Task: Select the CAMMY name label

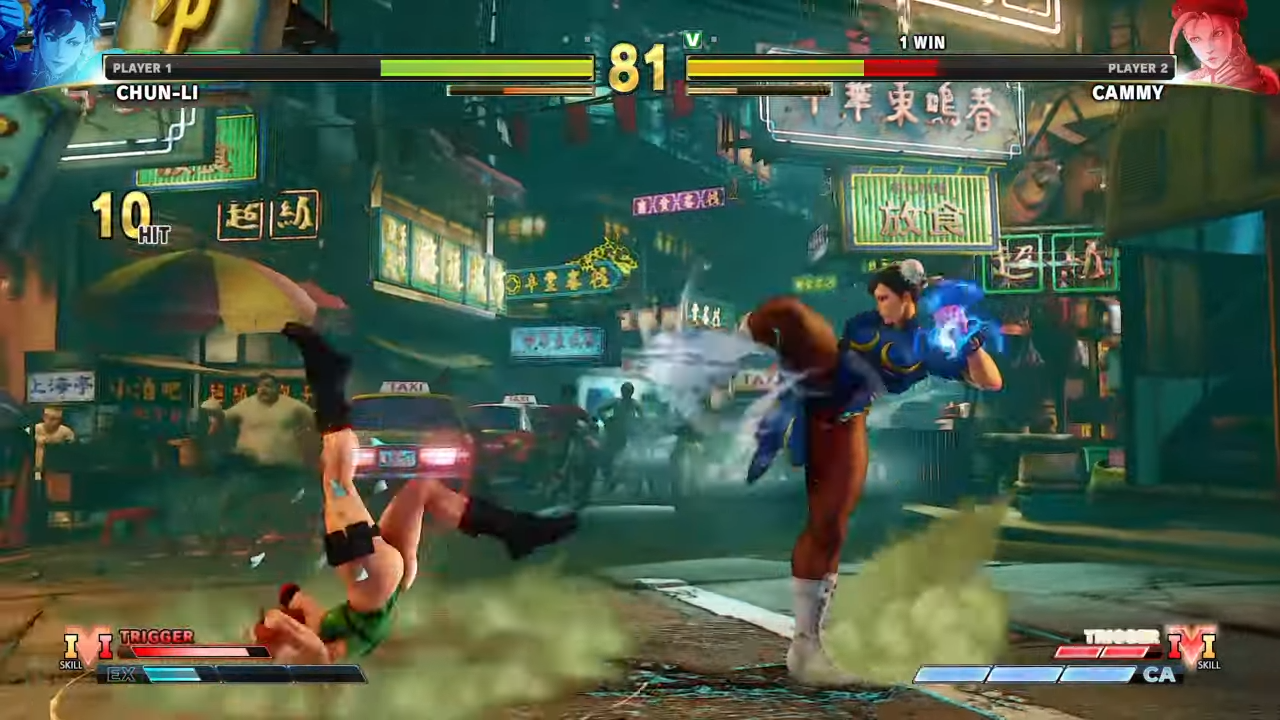Action: (x=1129, y=93)
